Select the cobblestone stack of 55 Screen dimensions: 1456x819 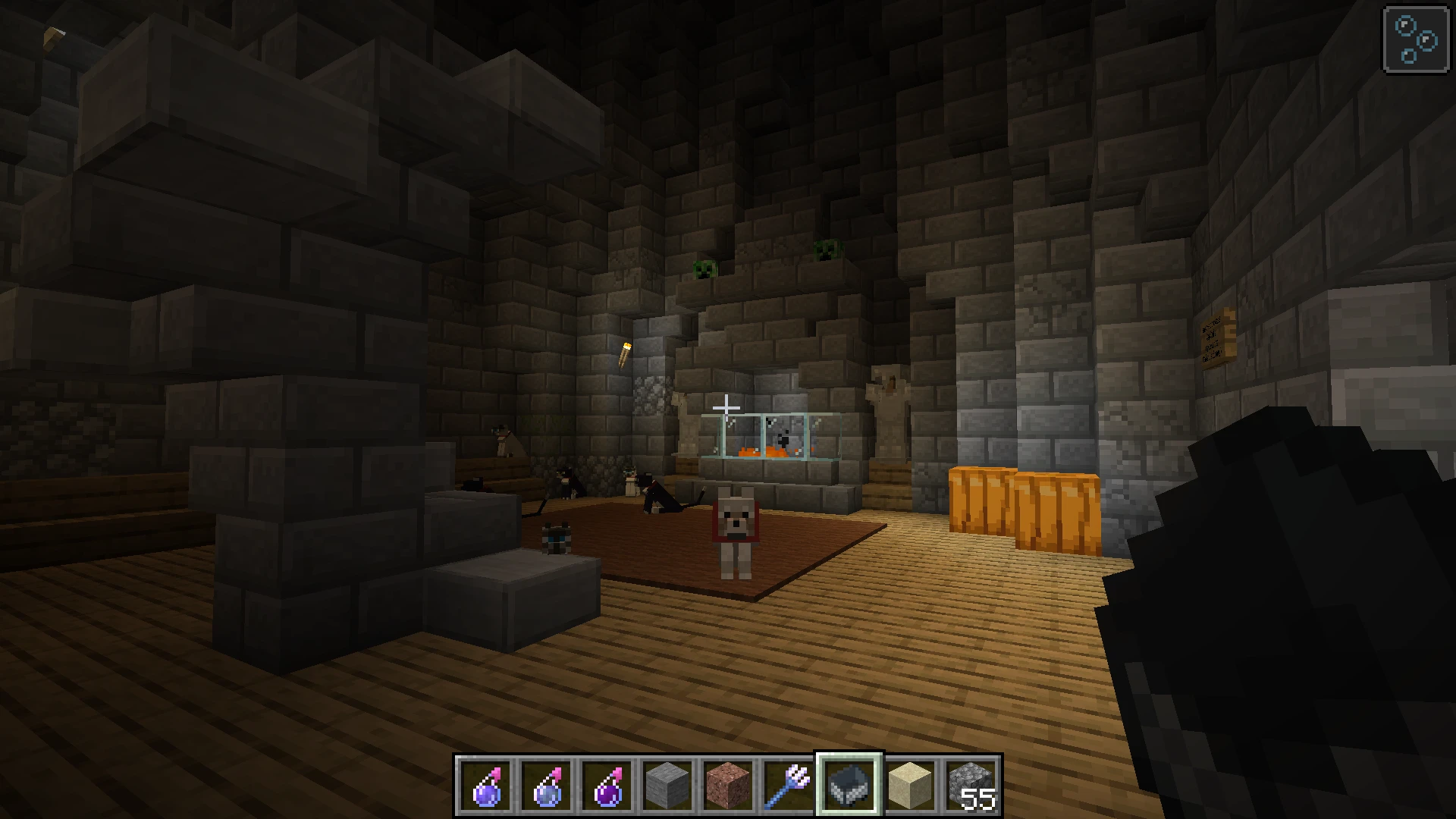pyautogui.click(x=971, y=786)
